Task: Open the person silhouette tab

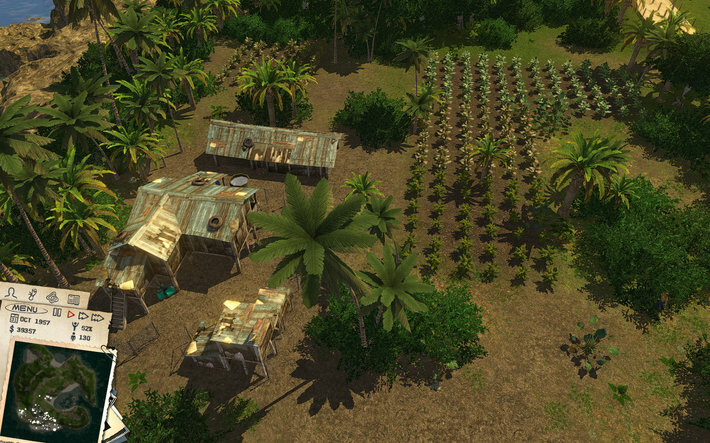Action: 11,293
